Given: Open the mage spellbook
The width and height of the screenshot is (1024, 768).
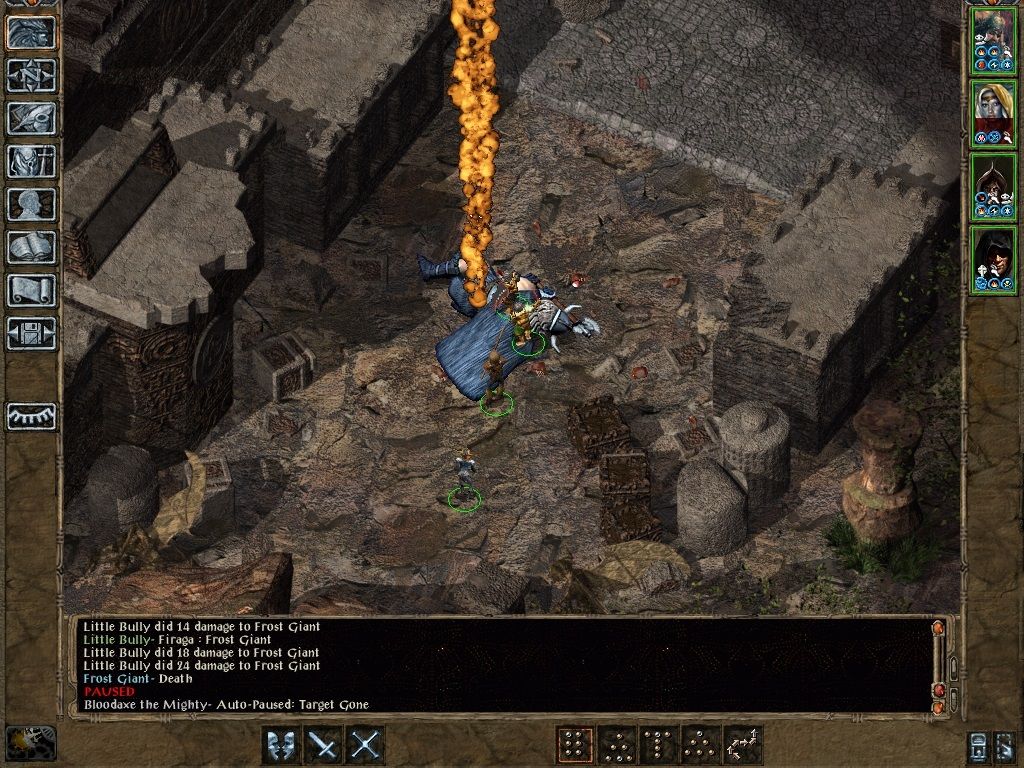Looking at the screenshot, I should (x=31, y=247).
